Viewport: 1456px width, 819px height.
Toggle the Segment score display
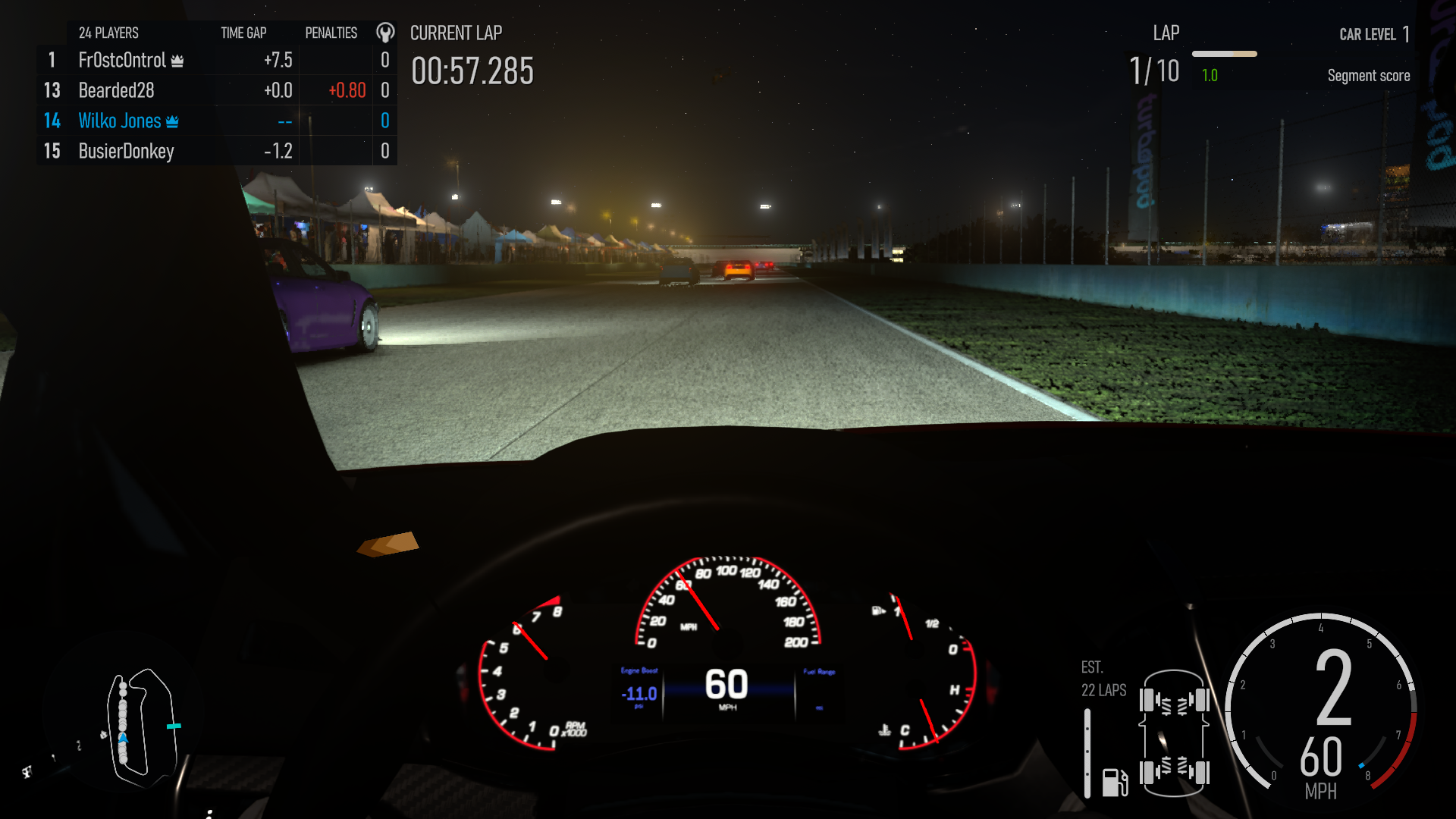coord(1368,75)
